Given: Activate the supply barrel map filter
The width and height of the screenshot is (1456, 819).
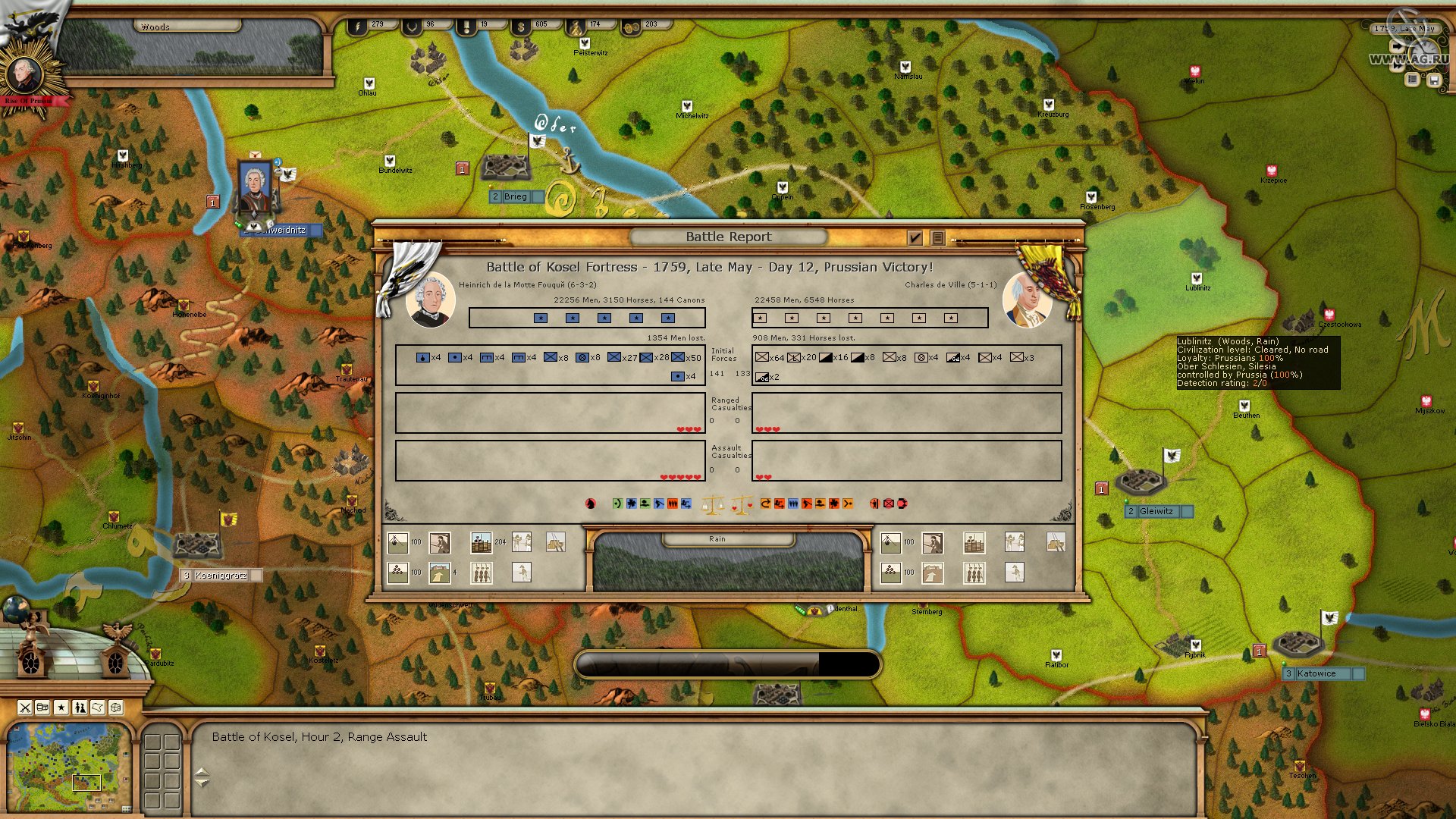Looking at the screenshot, I should (x=43, y=708).
